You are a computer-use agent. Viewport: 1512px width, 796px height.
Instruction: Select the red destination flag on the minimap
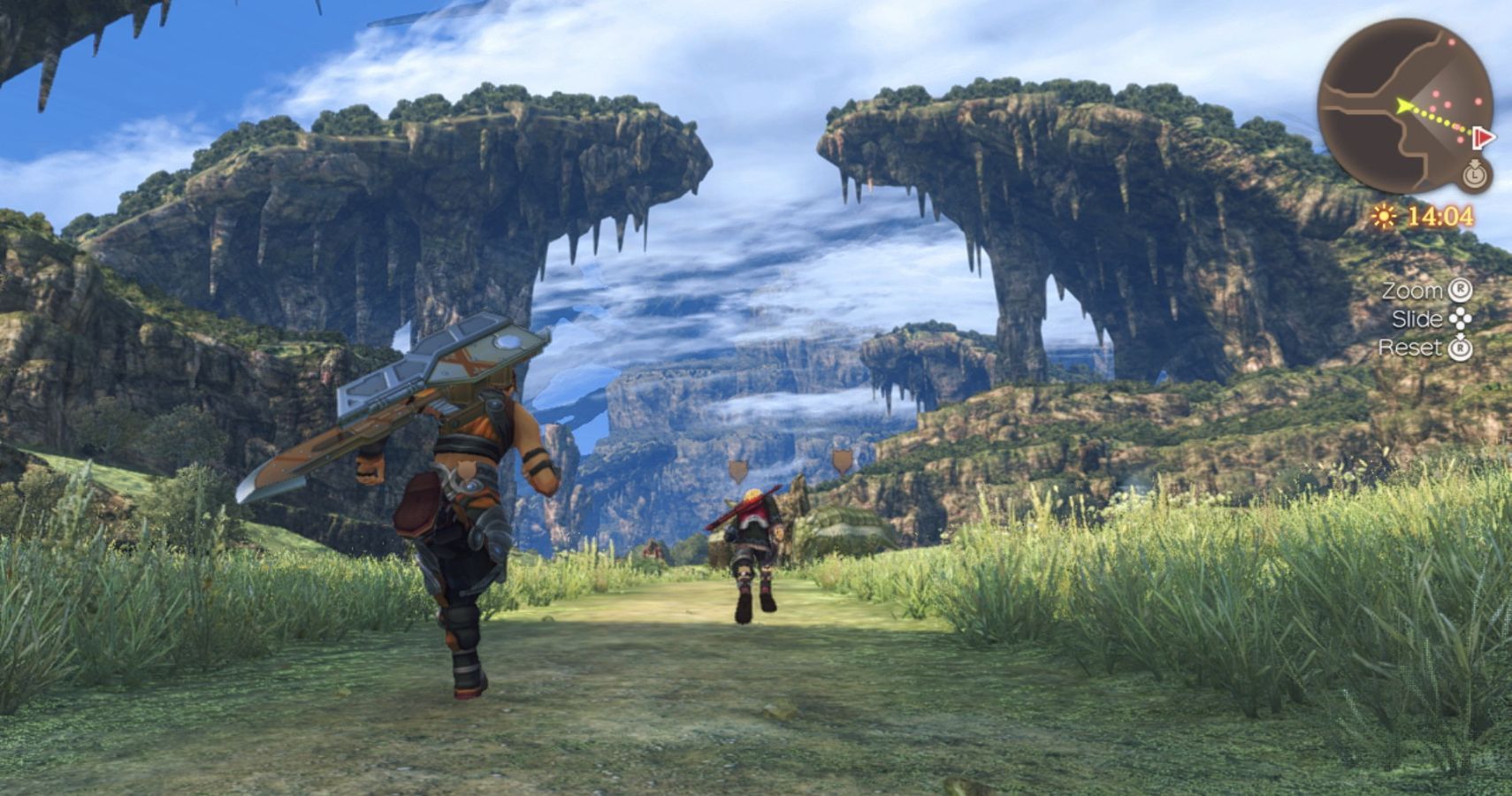pos(1483,137)
